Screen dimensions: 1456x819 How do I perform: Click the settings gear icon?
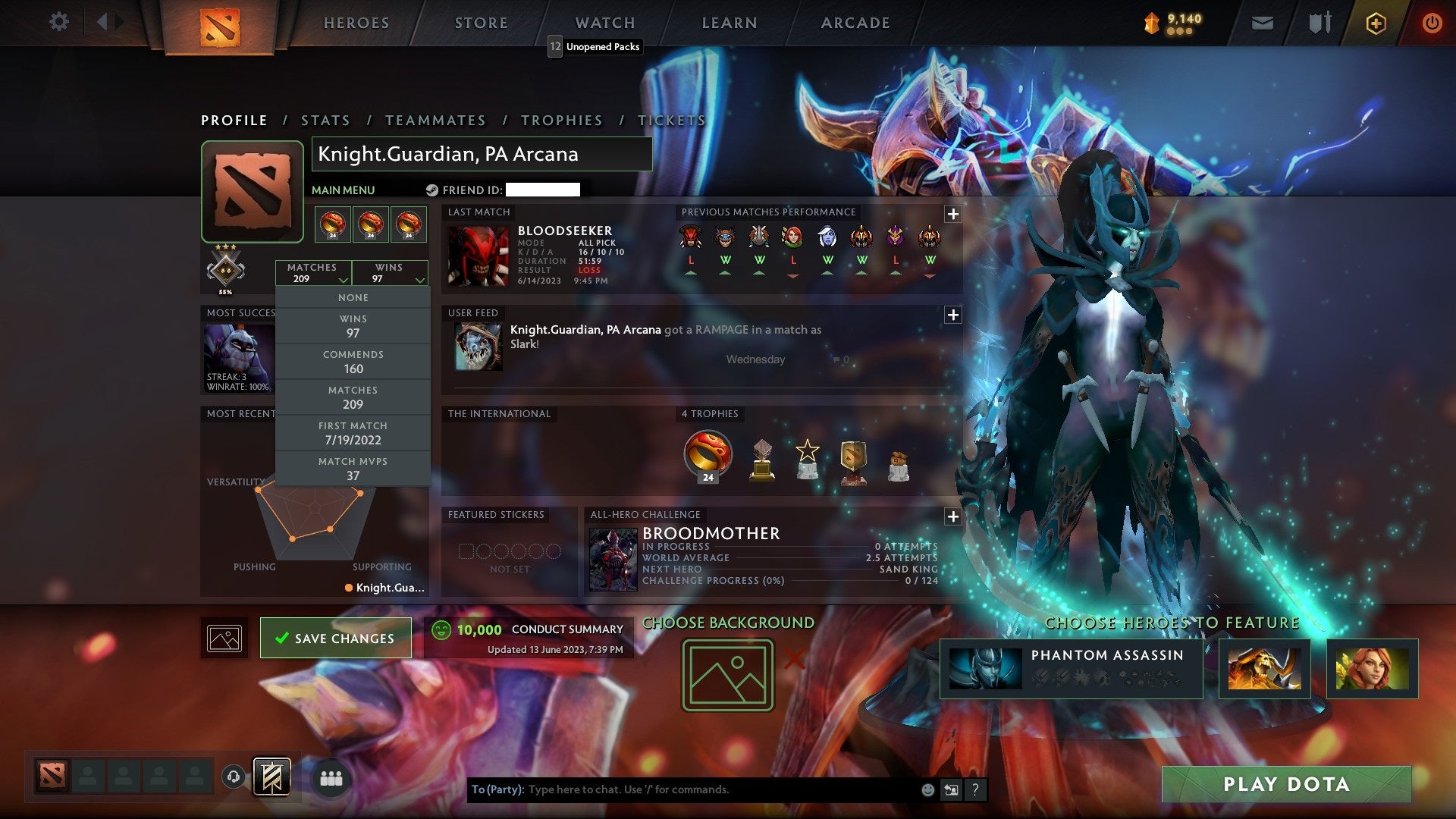58,22
